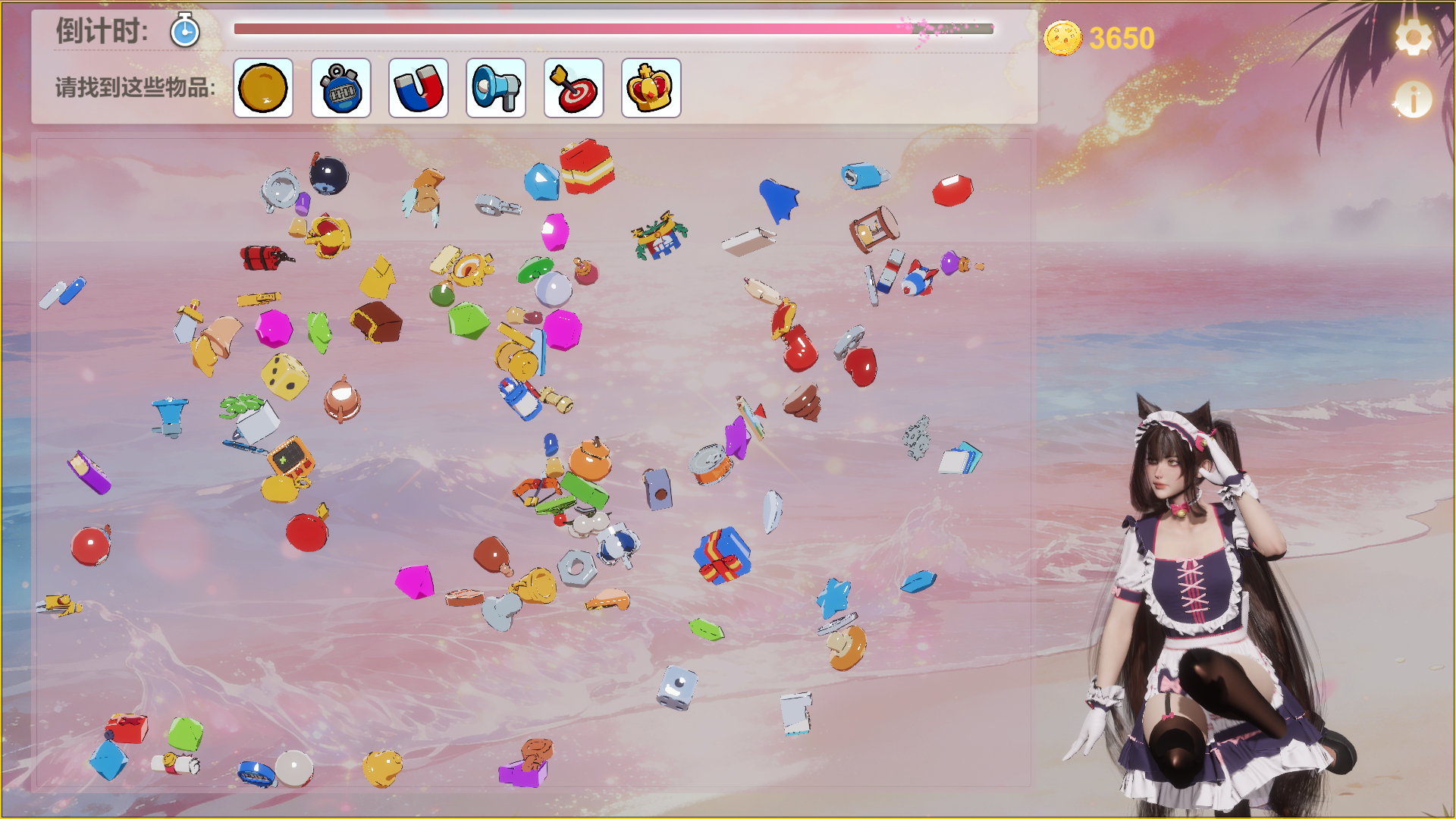Image resolution: width=1456 pixels, height=819 pixels.
Task: Select the gold coin target slot
Action: 263,88
